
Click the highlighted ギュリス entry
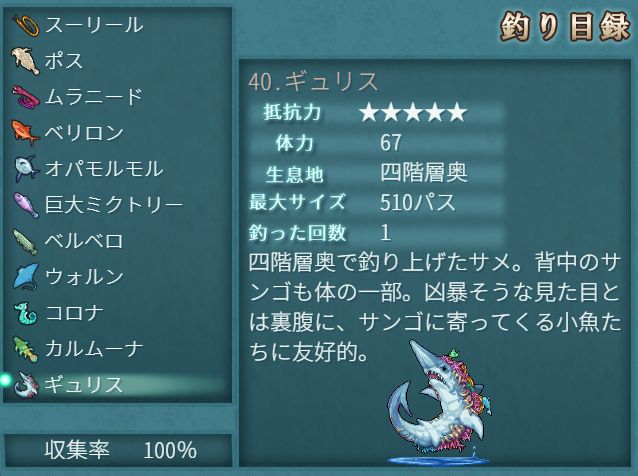[x=85, y=385]
